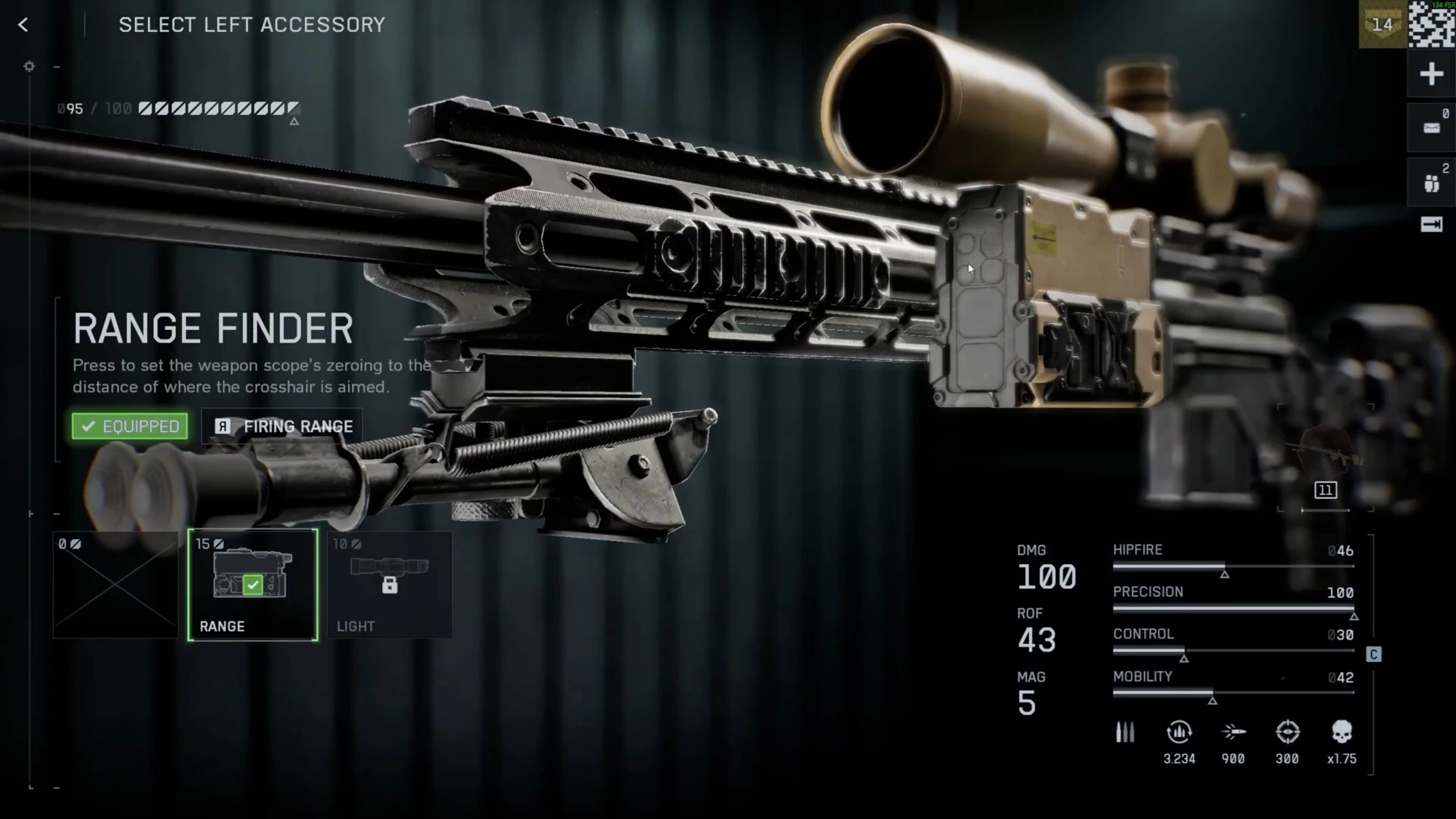Click the arrow-to-bar collapse panel icon

pyautogui.click(x=1431, y=225)
